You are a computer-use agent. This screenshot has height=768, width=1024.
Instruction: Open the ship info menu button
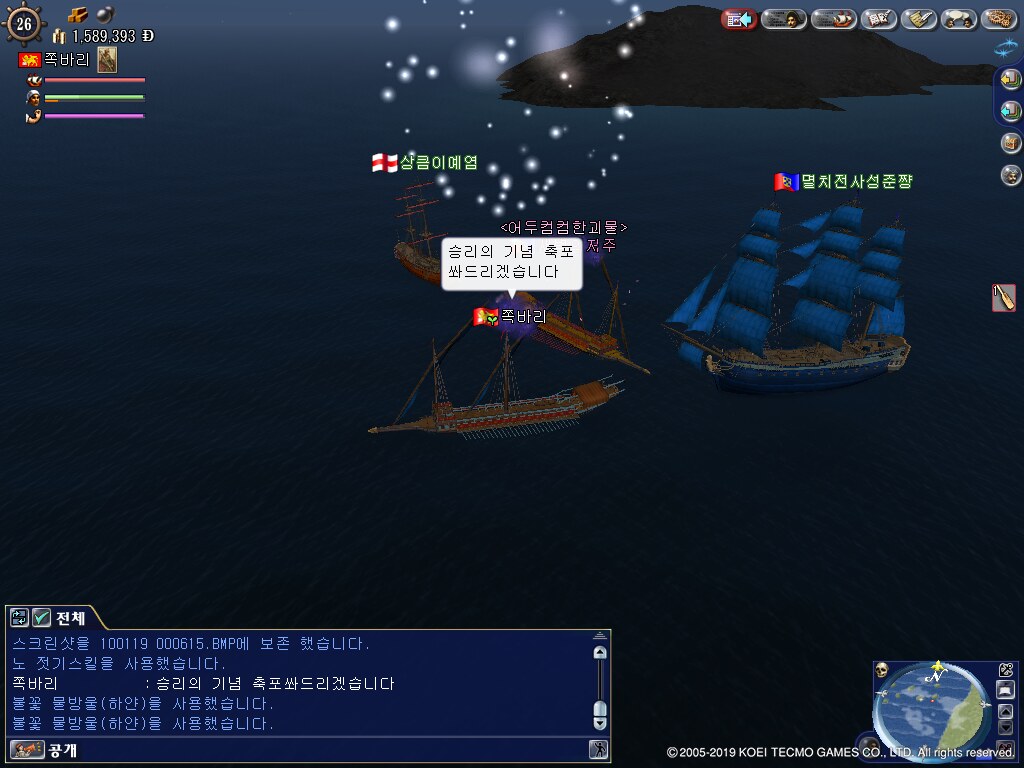click(x=832, y=19)
